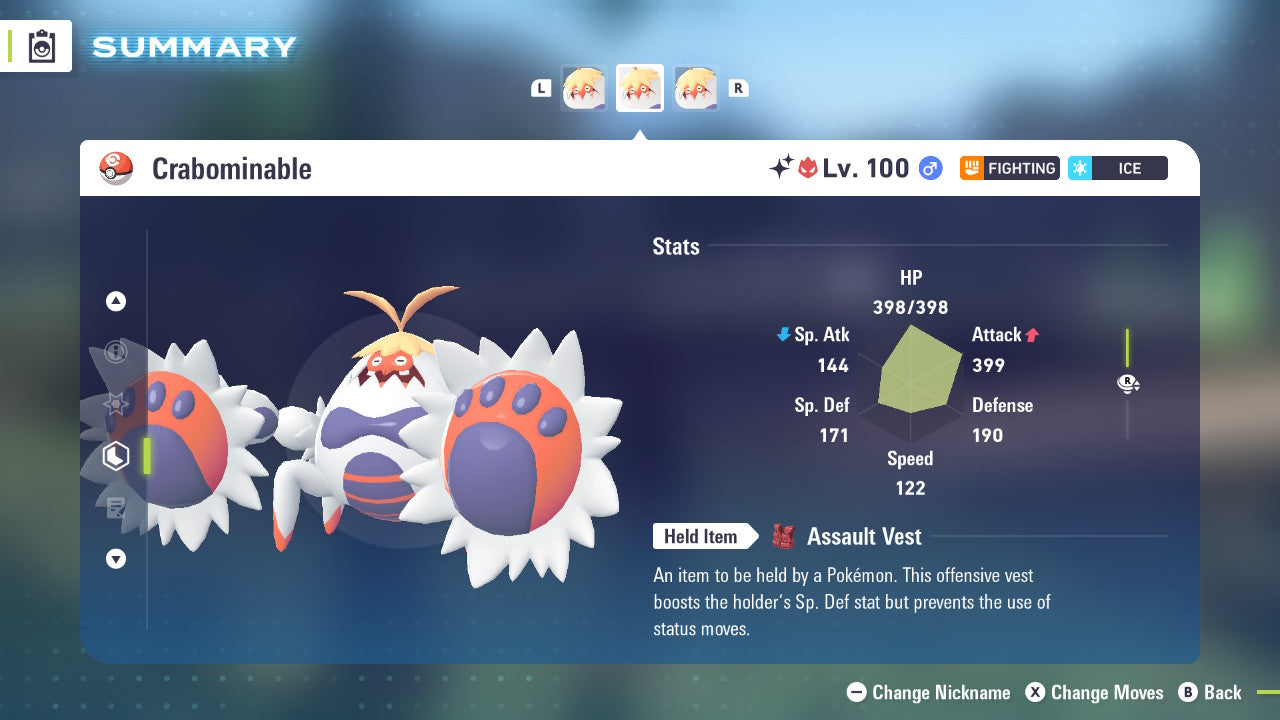
Task: Select the ribbons star icon in the sidebar
Action: 115,404
